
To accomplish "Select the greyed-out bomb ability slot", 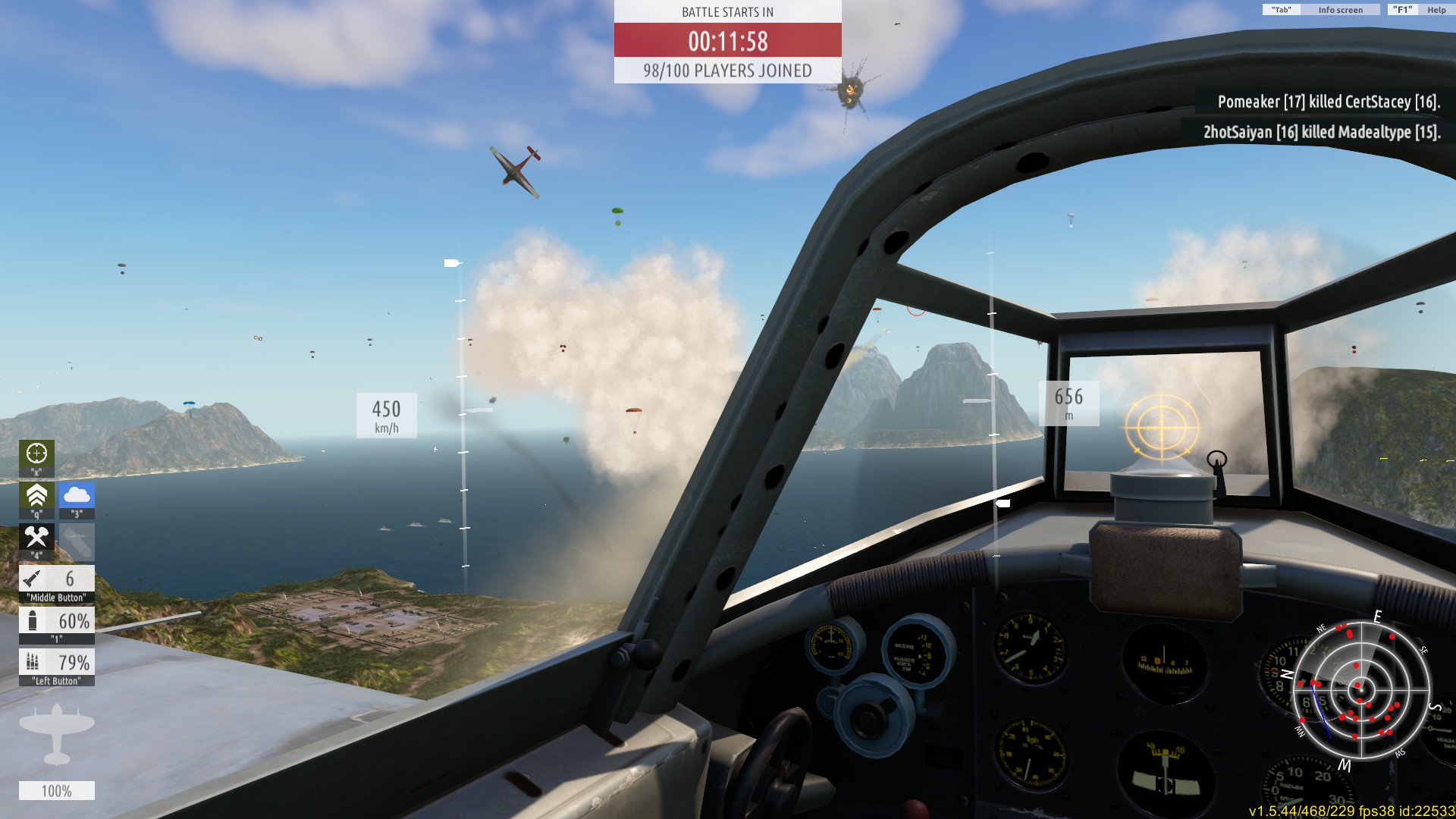I will (77, 541).
